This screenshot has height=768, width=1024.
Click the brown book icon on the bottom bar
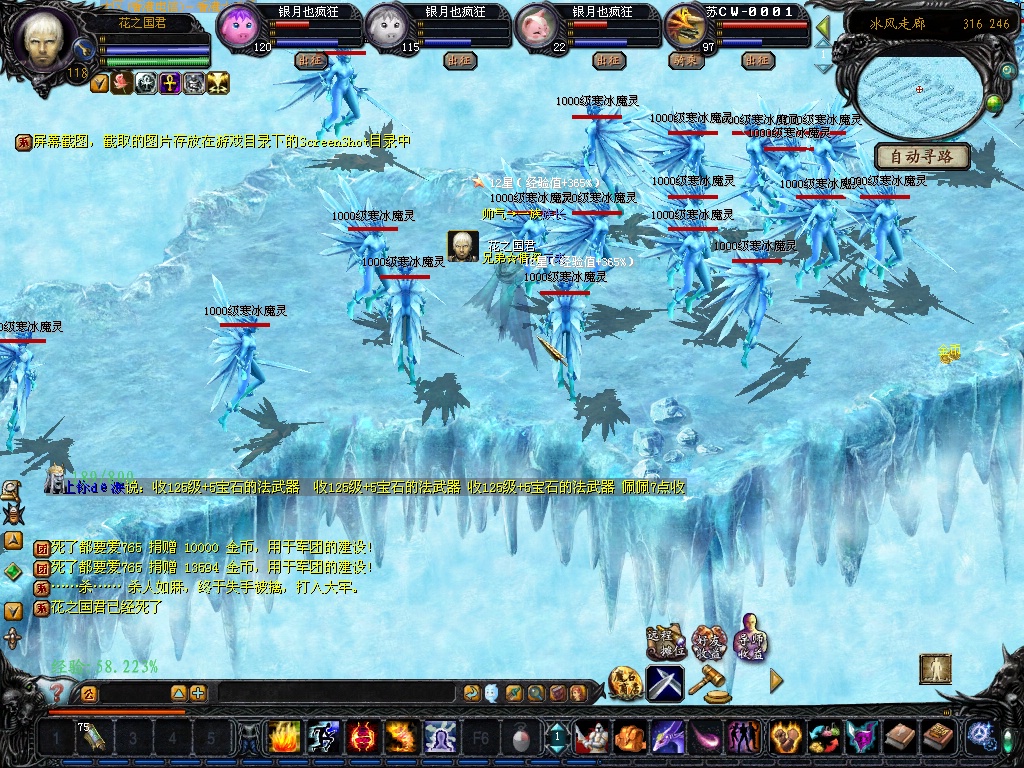[900, 738]
